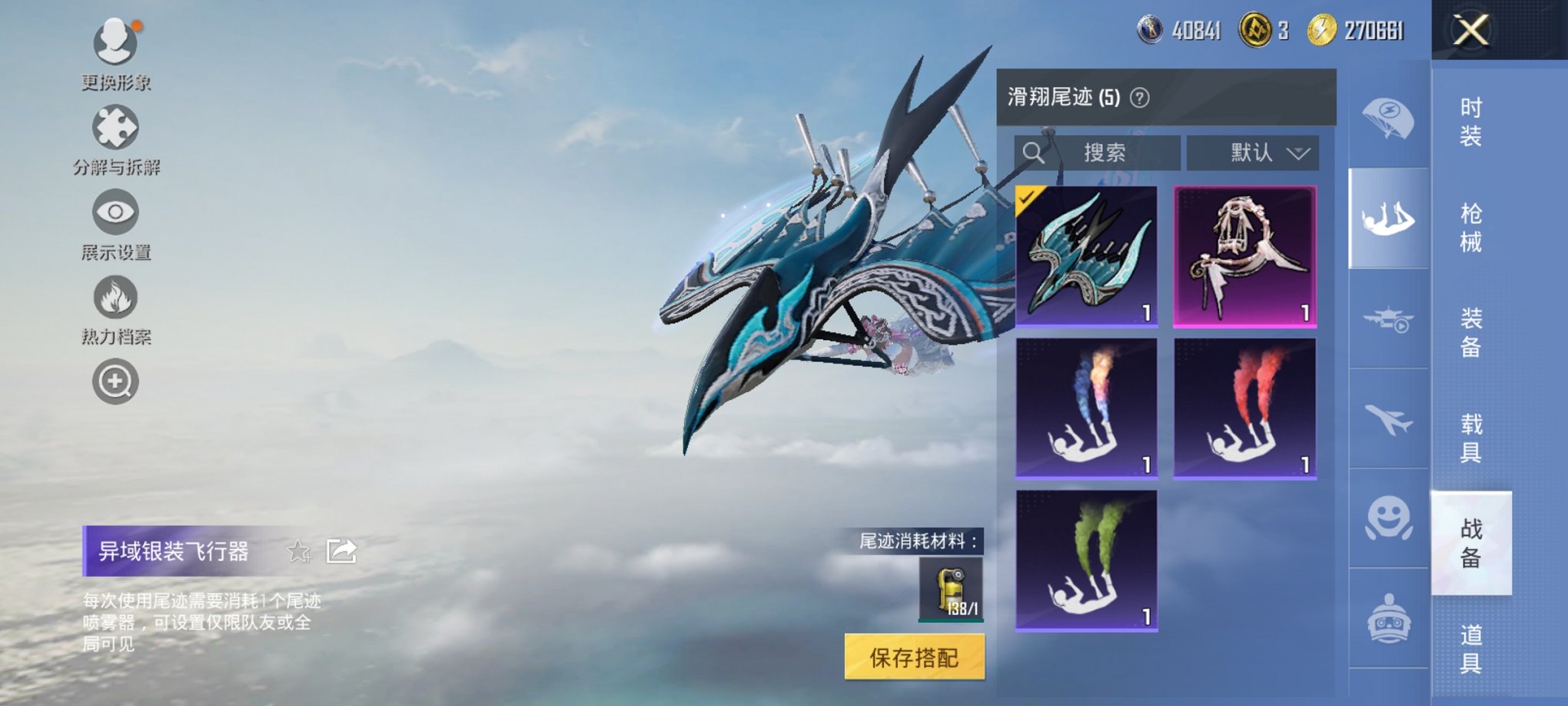
Task: View the 热力档案 profile
Action: [114, 300]
